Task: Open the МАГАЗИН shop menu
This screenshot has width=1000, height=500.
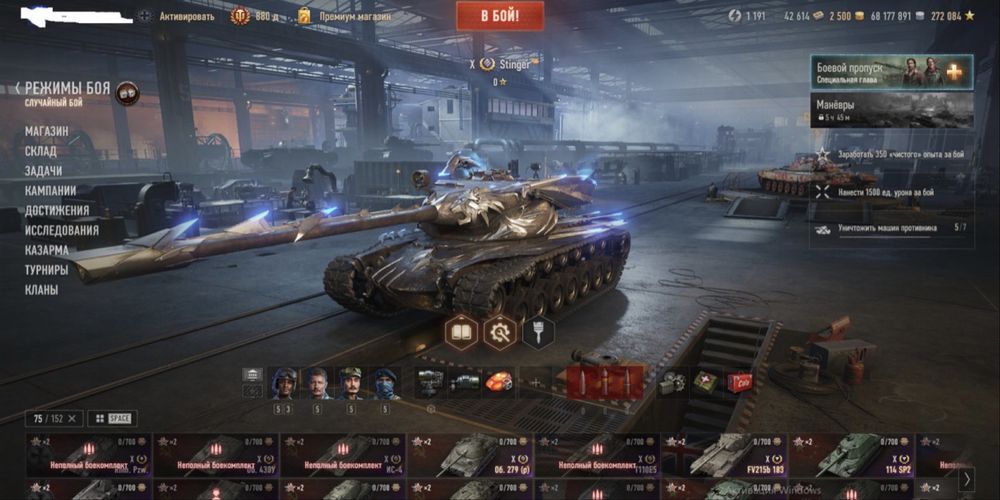Action: [x=47, y=131]
